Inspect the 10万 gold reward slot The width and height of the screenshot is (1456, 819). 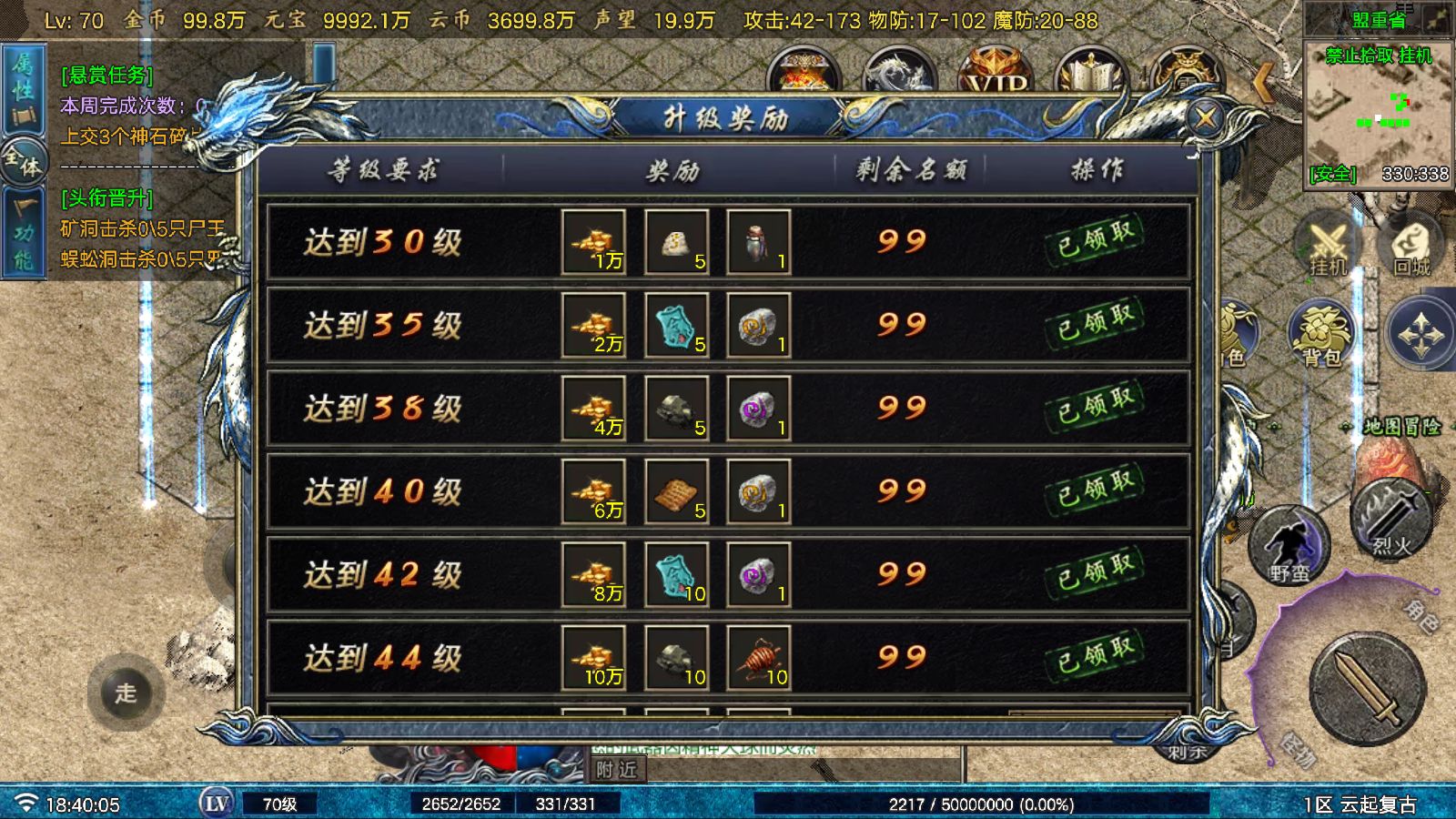click(593, 658)
